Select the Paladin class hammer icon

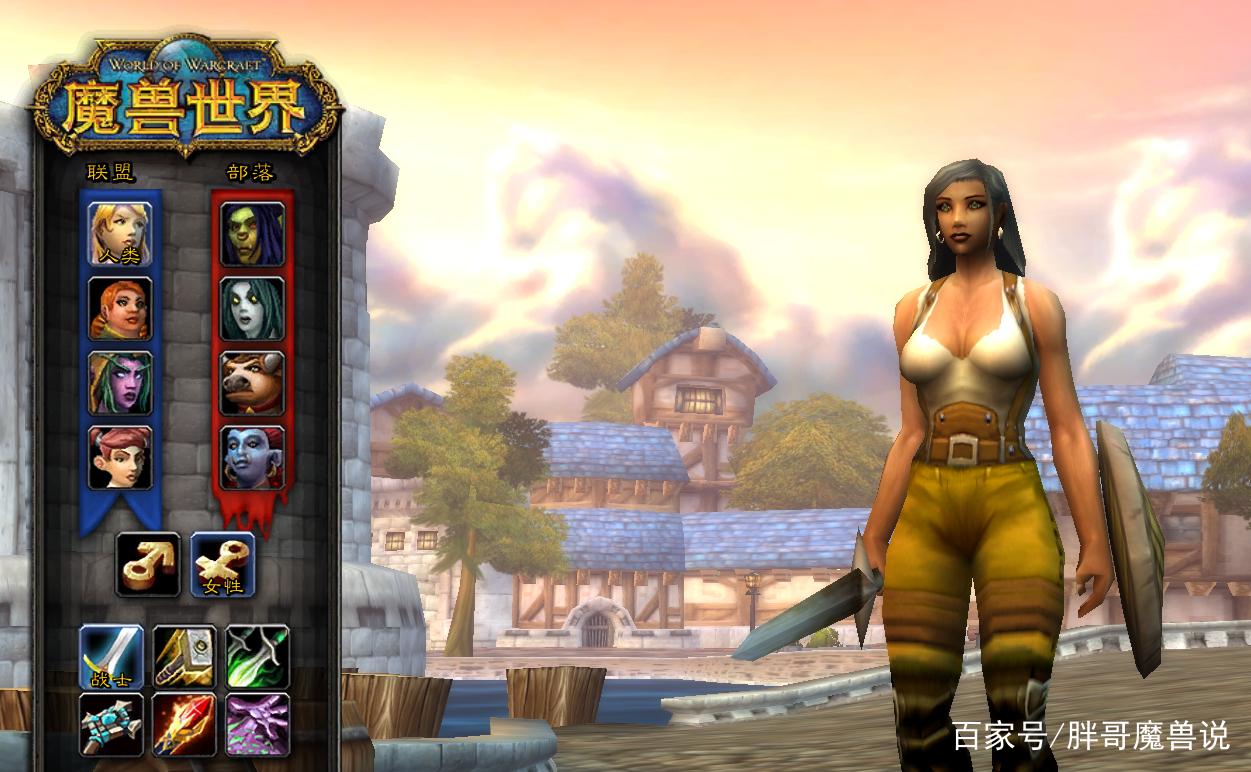pos(185,657)
